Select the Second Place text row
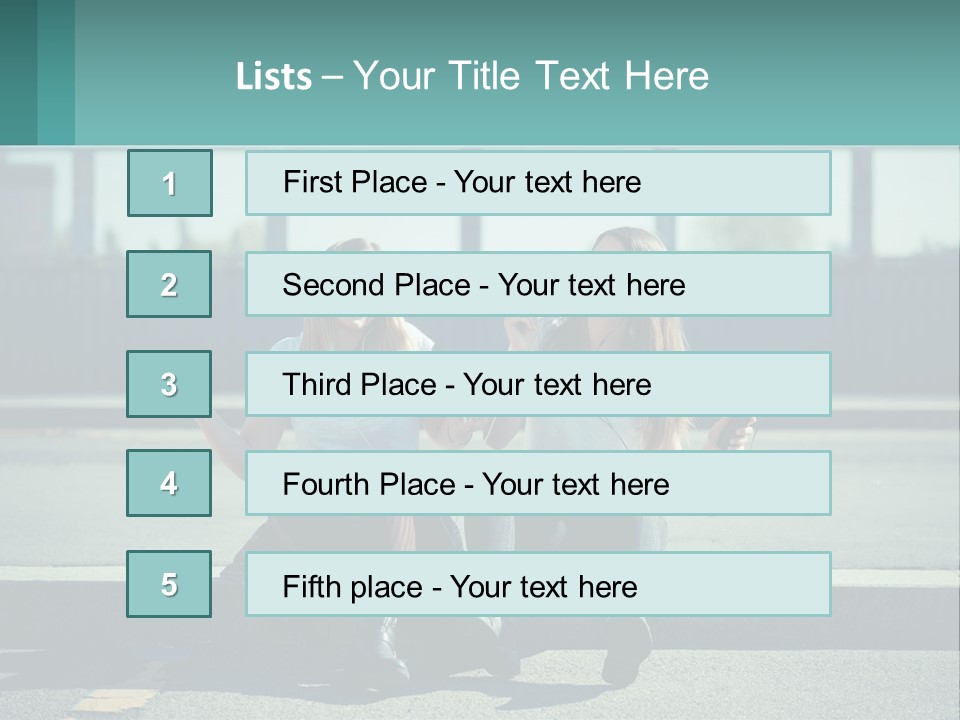Screen dimensions: 960x720 [x=538, y=284]
